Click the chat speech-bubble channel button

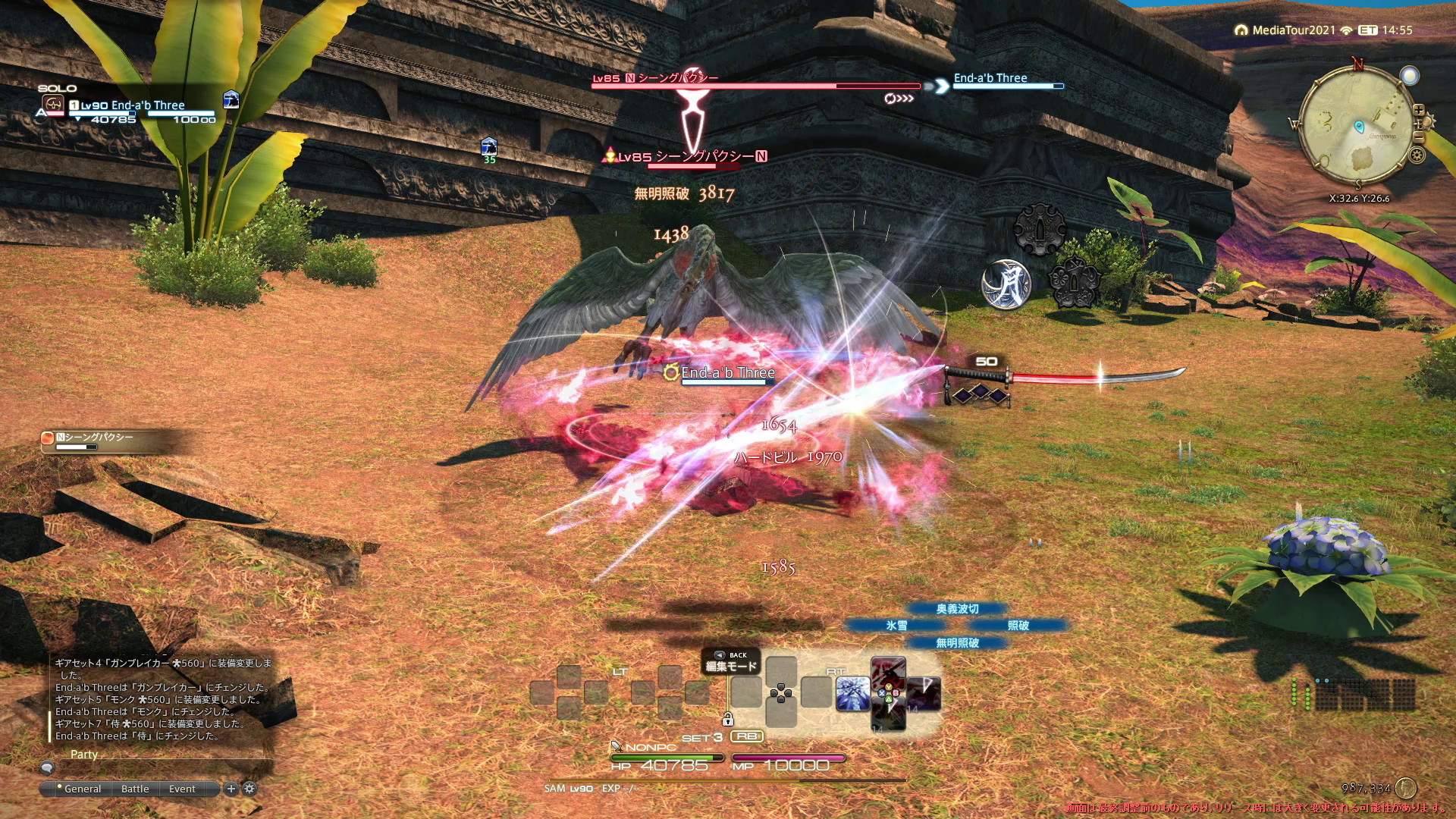click(x=47, y=767)
